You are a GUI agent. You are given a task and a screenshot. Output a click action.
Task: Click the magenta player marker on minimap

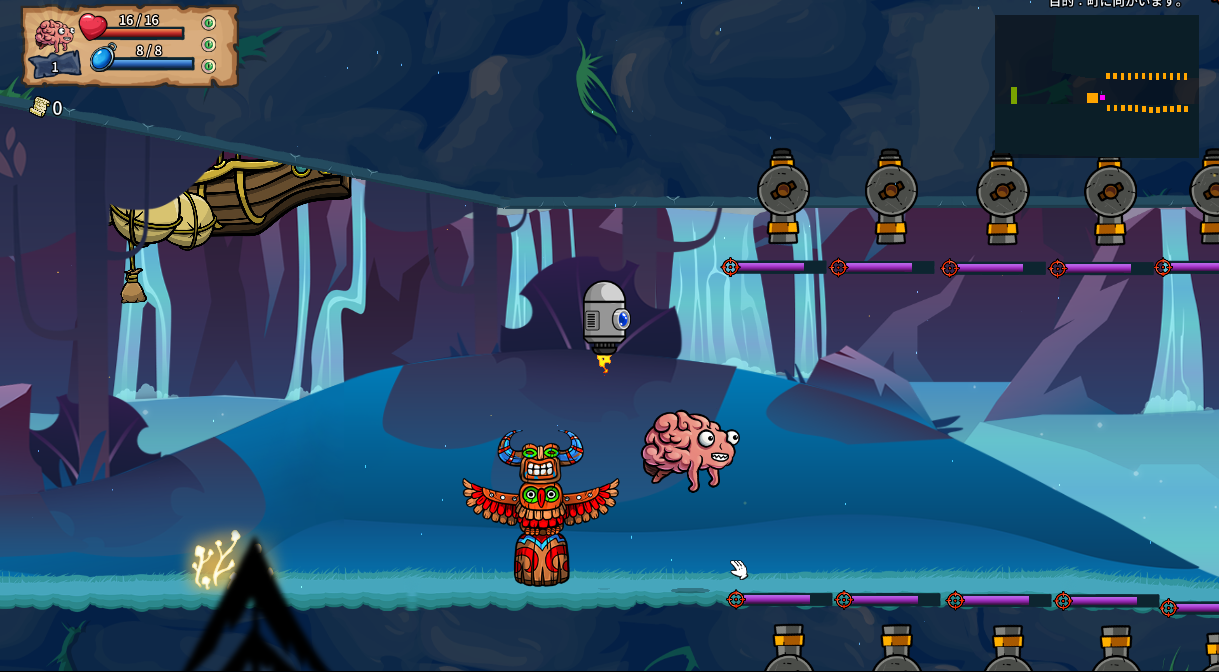1102,98
